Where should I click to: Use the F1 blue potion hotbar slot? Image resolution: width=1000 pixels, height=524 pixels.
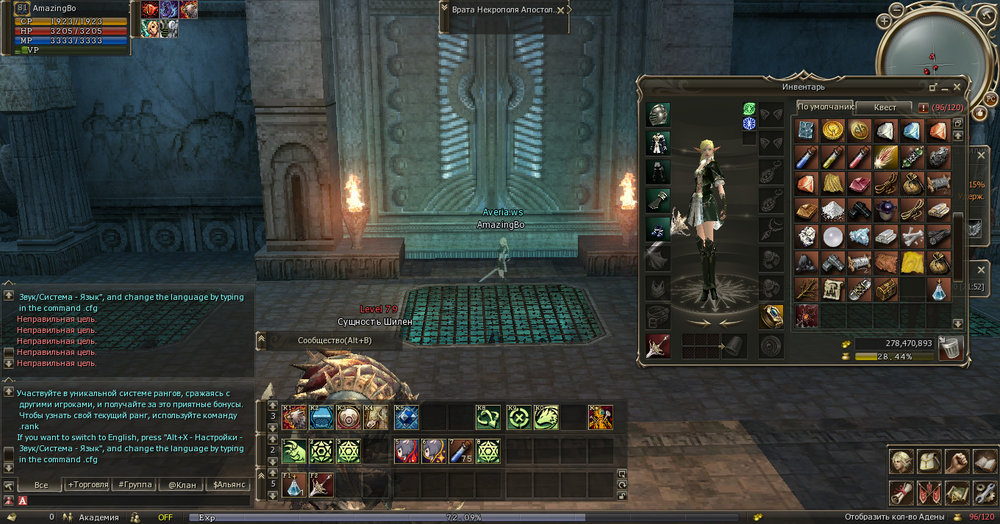pos(295,486)
